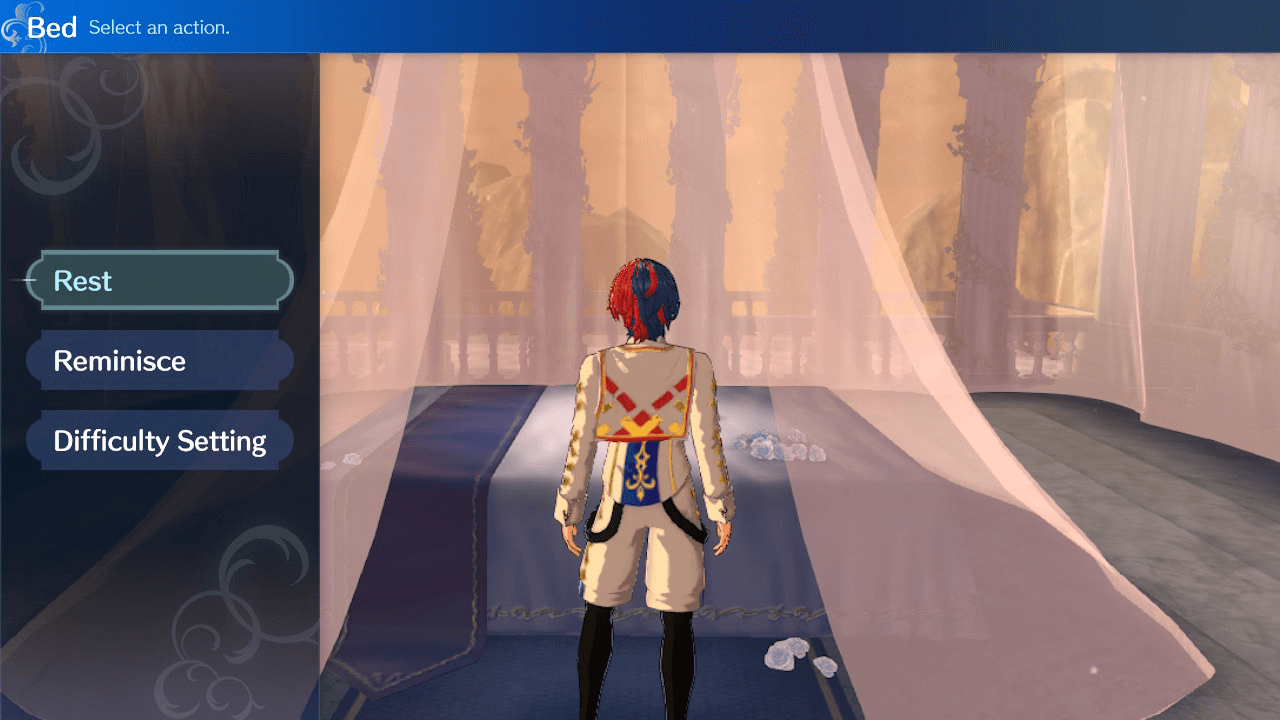Click the blue header bar at screen top
Image resolution: width=1280 pixels, height=720 pixels.
[x=640, y=26]
